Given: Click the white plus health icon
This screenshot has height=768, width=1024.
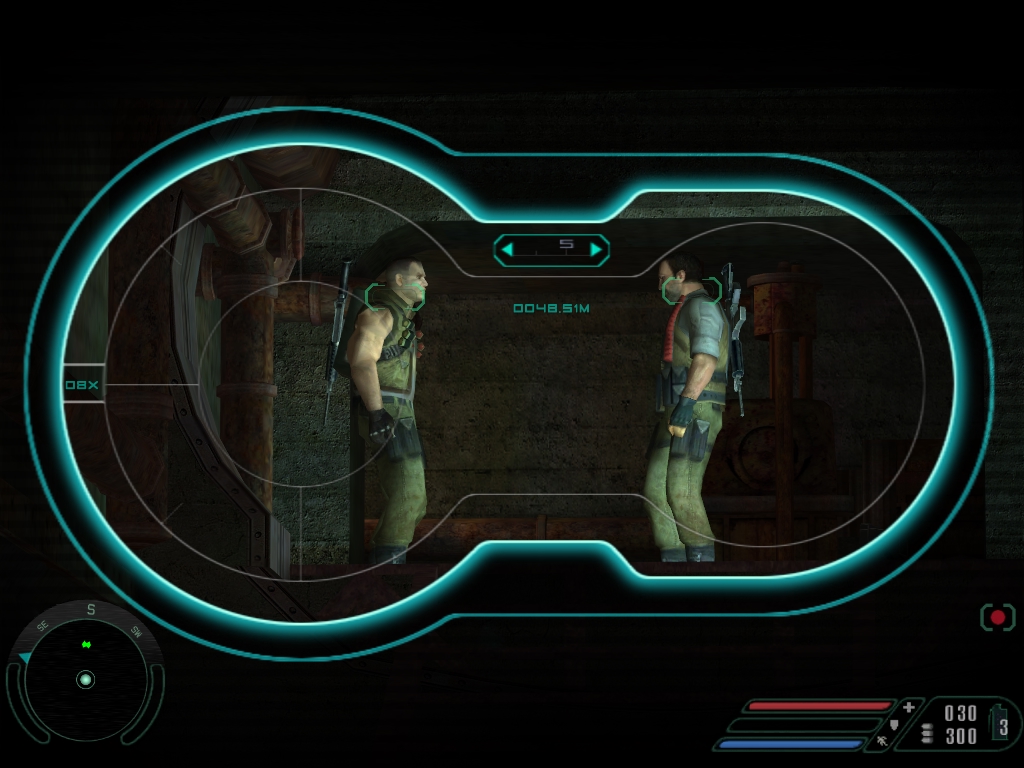Looking at the screenshot, I should point(908,707).
